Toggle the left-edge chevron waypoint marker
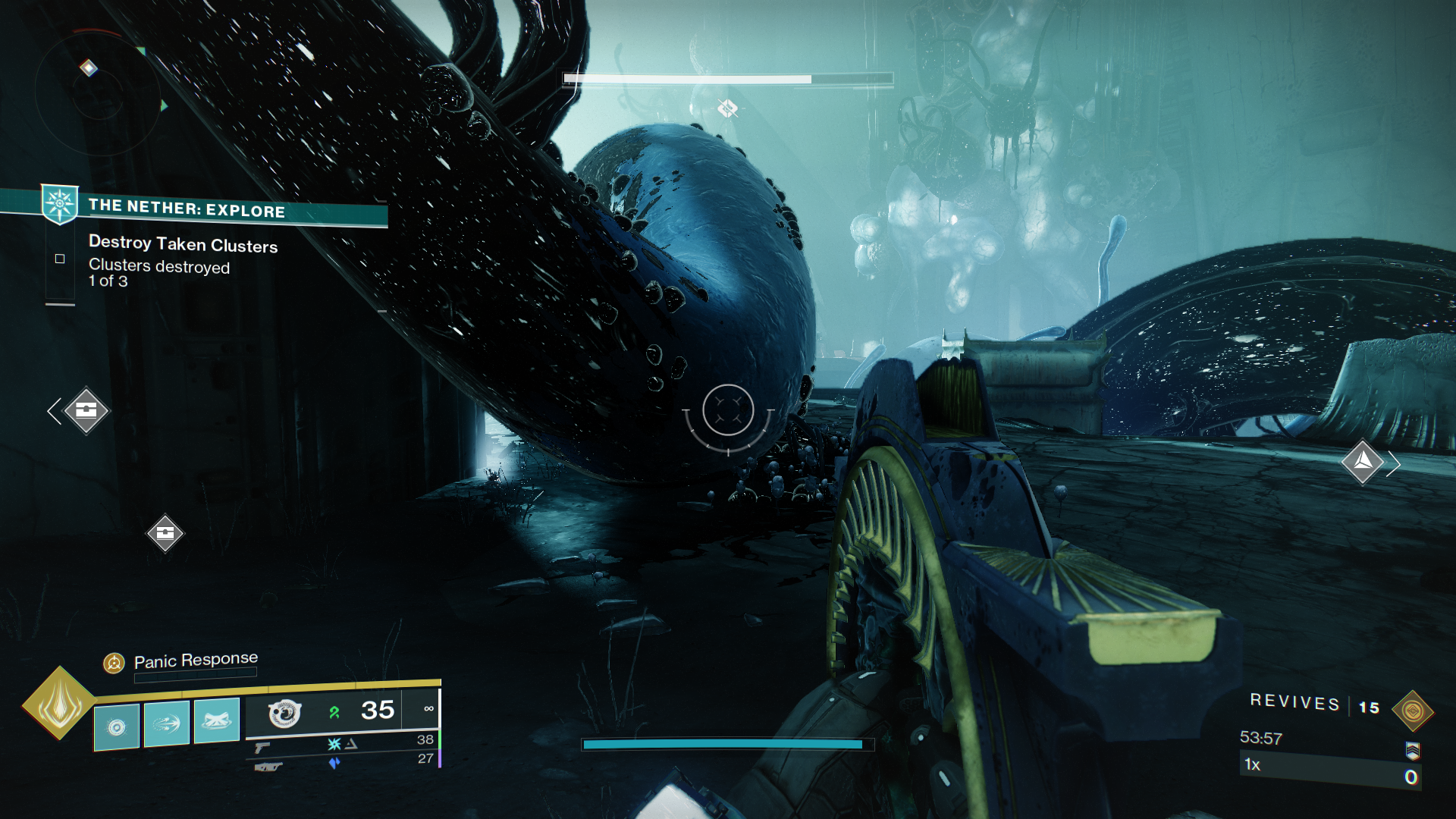Screen dimensions: 1456x819 pyautogui.click(x=54, y=410)
